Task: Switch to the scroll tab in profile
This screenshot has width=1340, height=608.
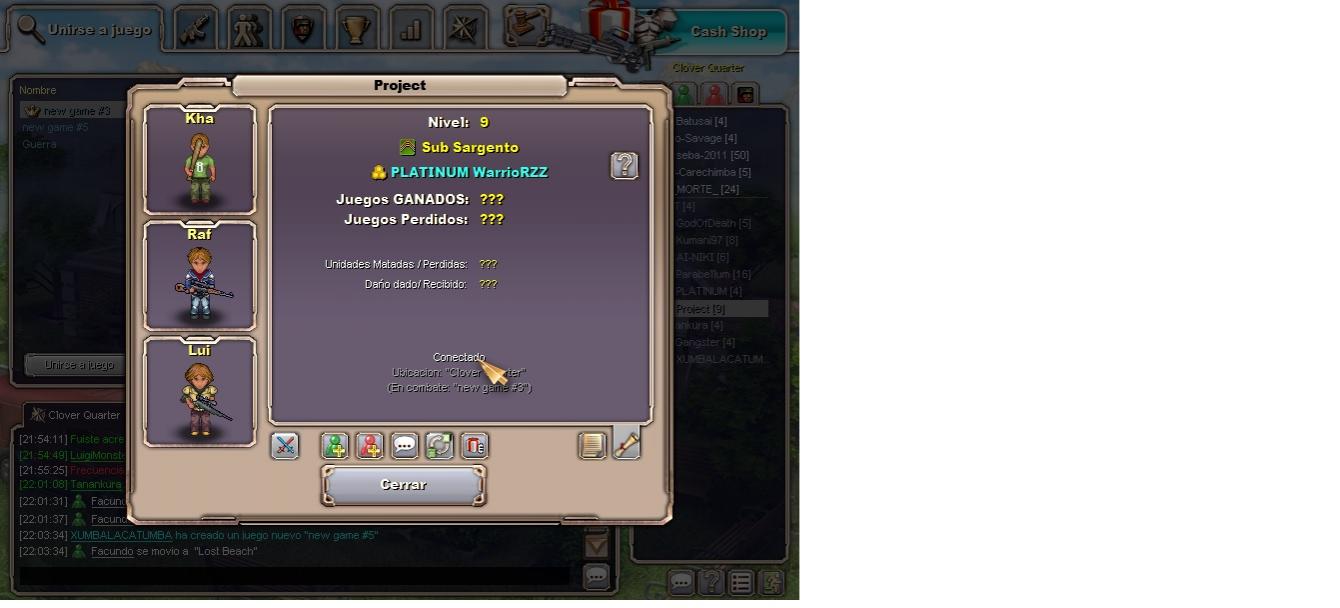Action: (x=627, y=443)
